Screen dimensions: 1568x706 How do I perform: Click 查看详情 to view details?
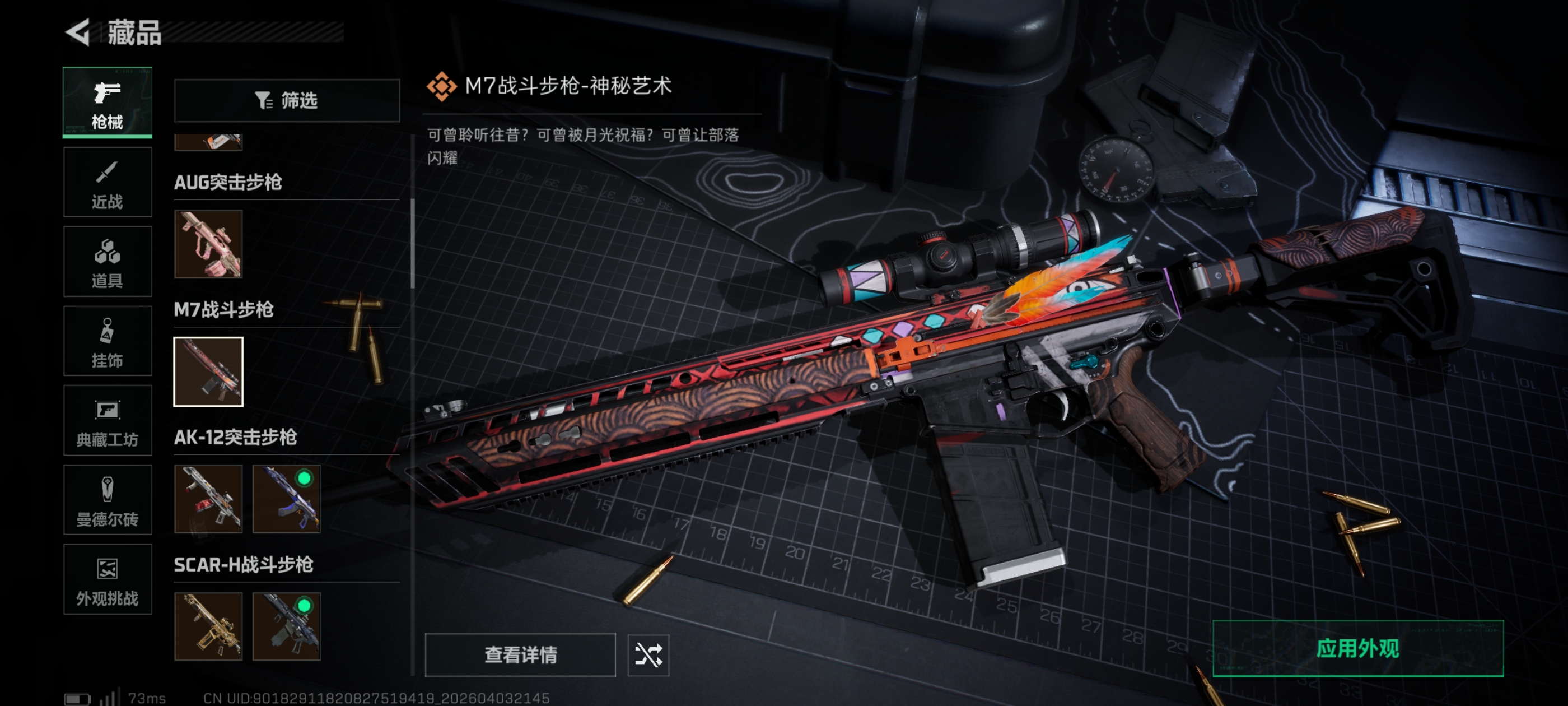click(x=520, y=655)
